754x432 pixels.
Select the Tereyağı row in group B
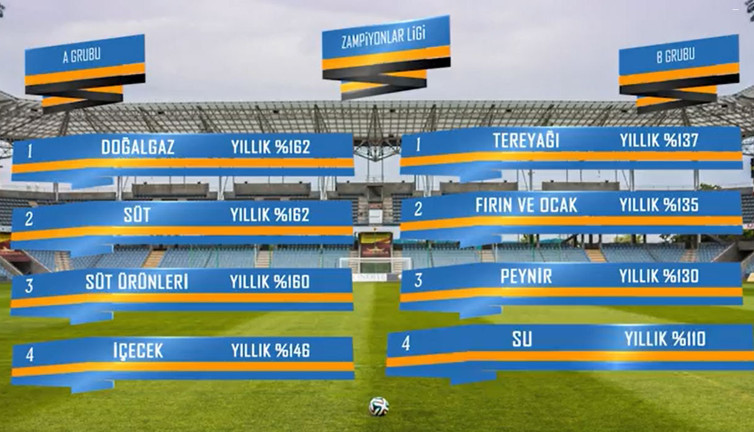pyautogui.click(x=571, y=142)
